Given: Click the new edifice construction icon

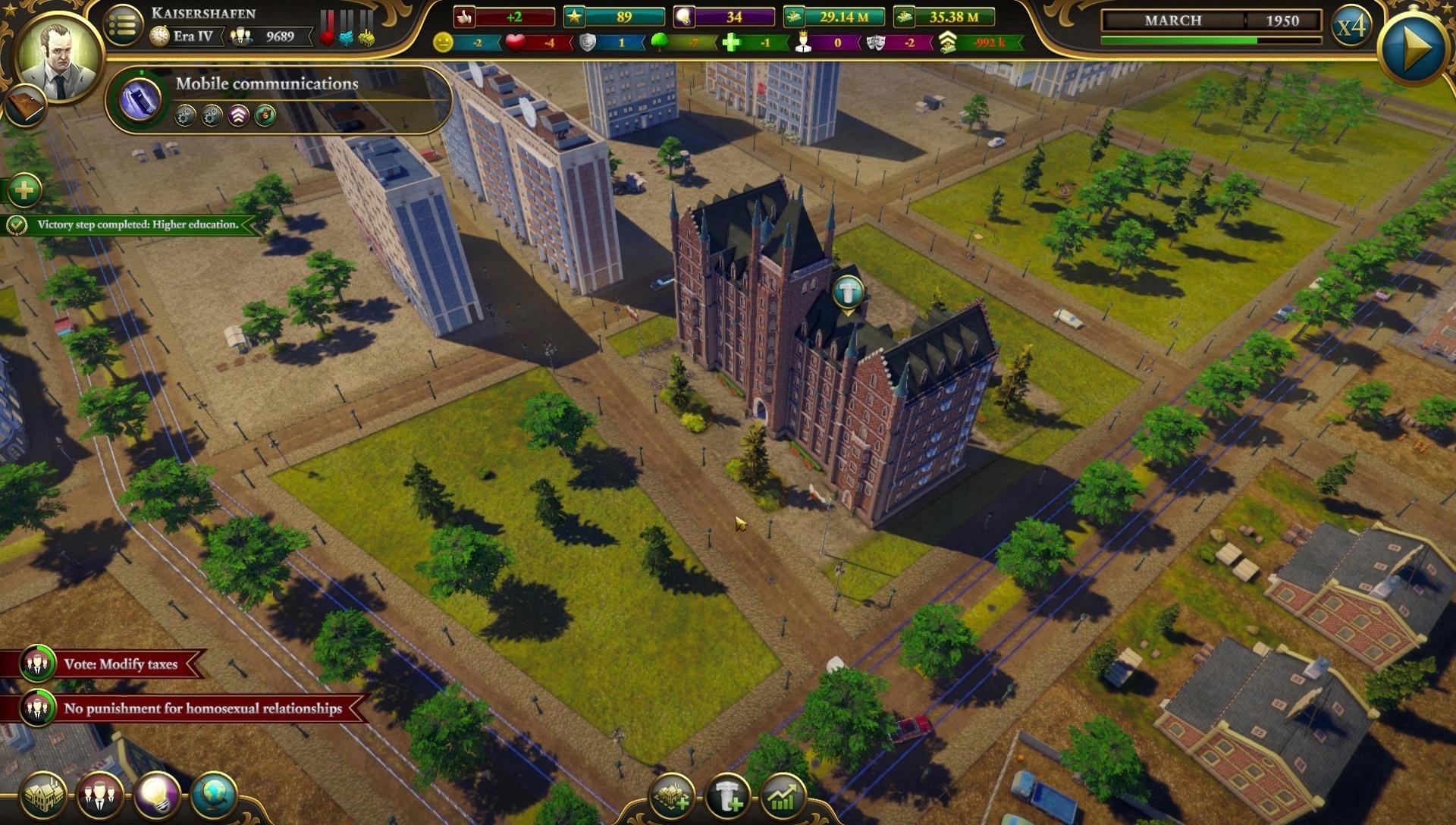Looking at the screenshot, I should (x=729, y=797).
